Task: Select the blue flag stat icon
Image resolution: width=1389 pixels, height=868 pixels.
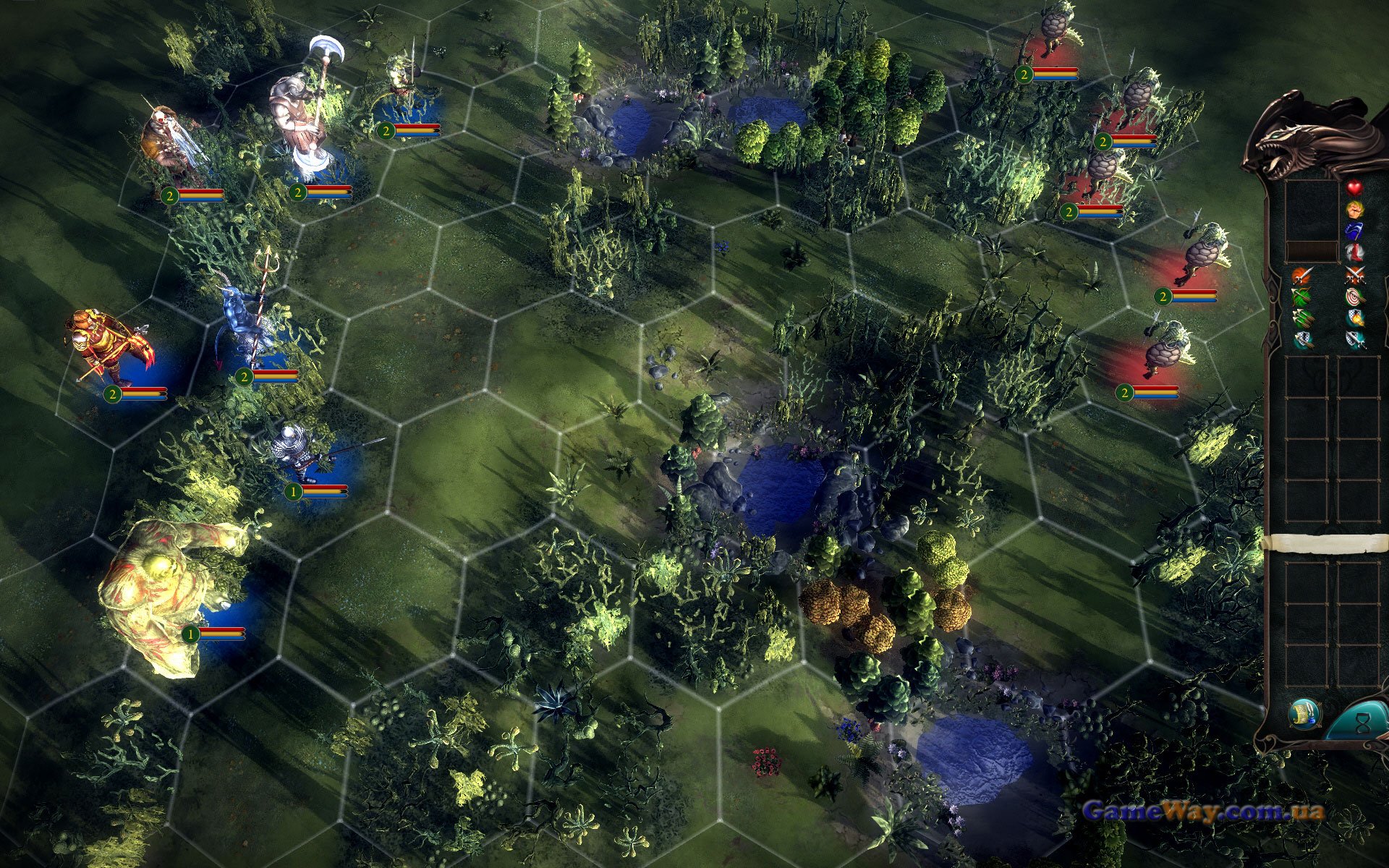Action: [1354, 231]
